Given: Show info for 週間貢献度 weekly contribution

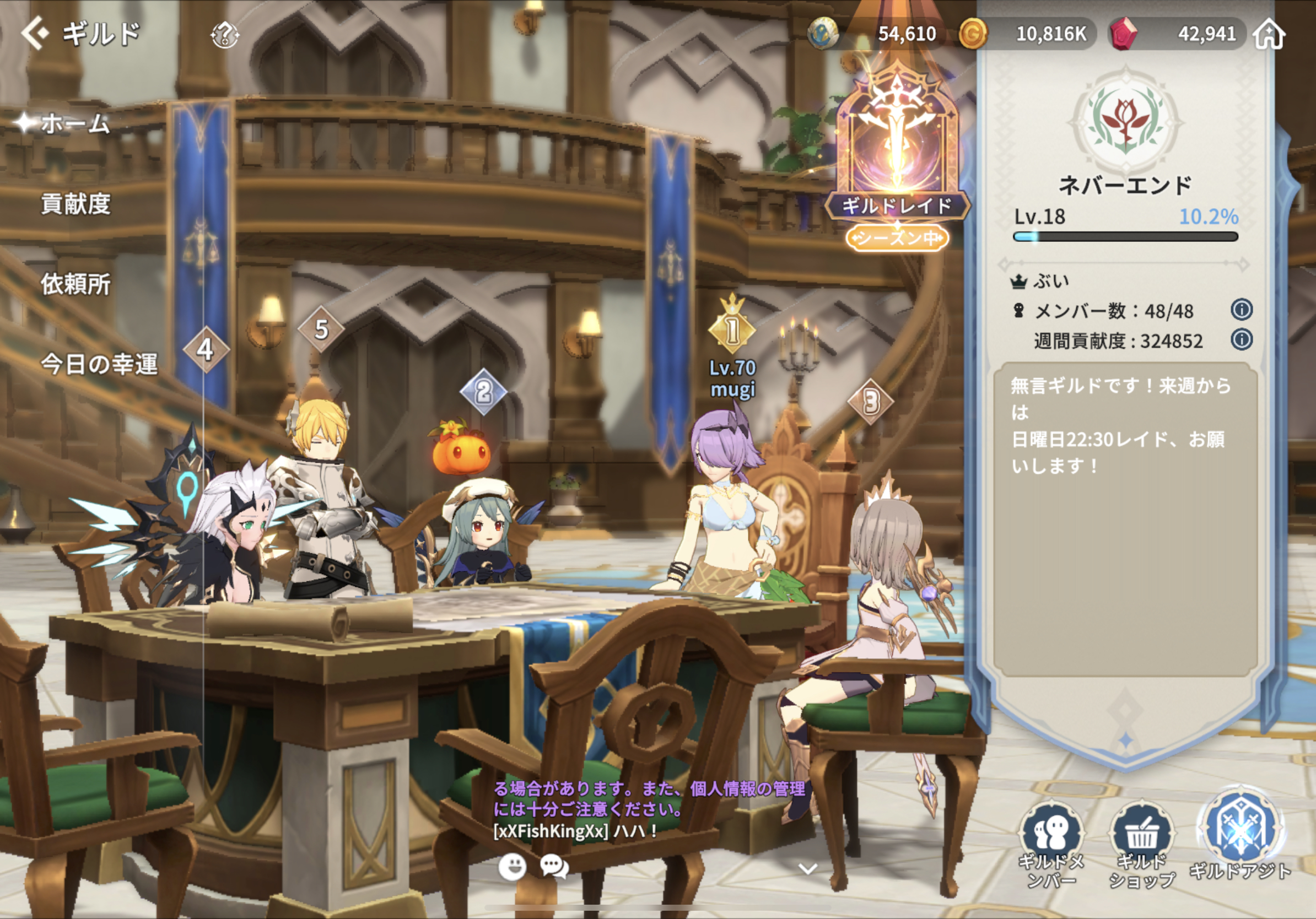Looking at the screenshot, I should [x=1242, y=340].
